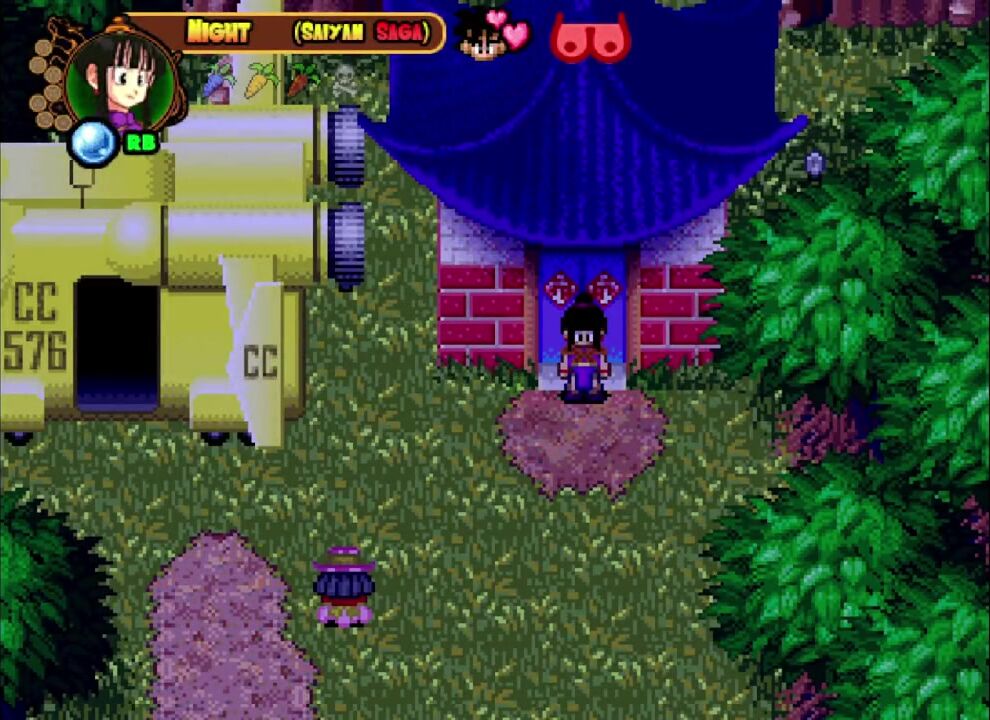Open the face with hearts affection icon
The height and width of the screenshot is (720, 990).
[x=494, y=34]
